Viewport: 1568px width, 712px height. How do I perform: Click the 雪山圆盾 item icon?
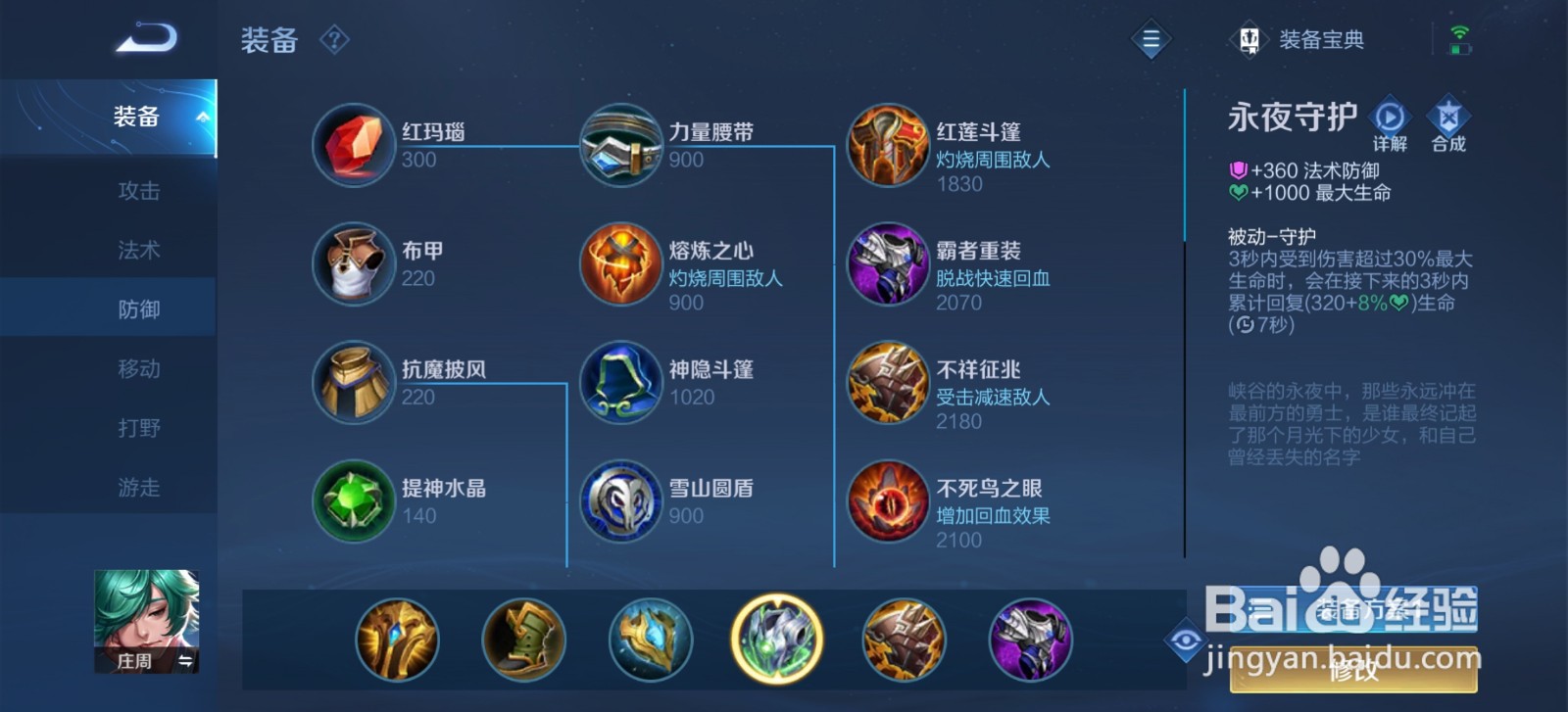tap(619, 500)
